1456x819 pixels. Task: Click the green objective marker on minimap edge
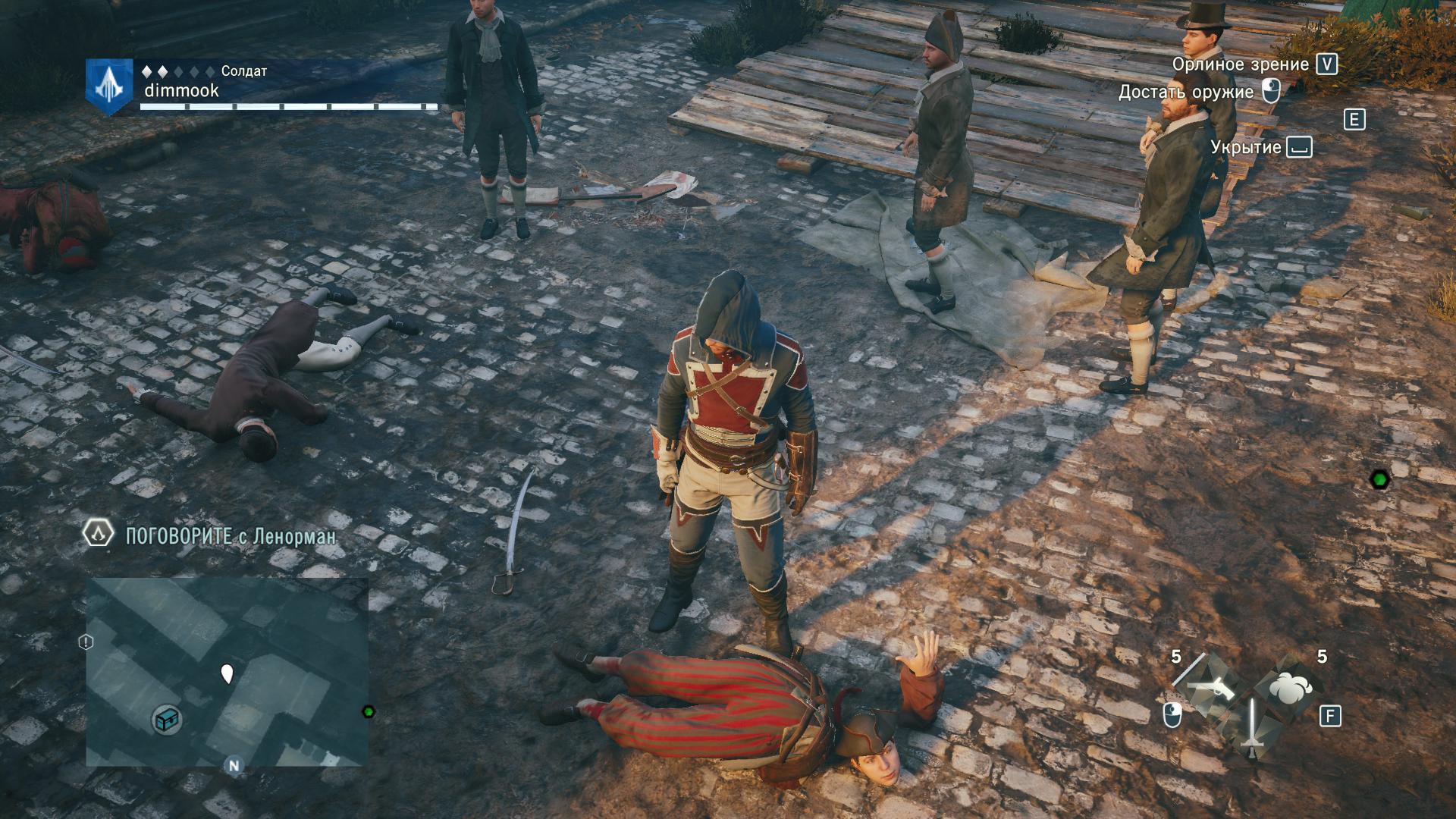369,711
